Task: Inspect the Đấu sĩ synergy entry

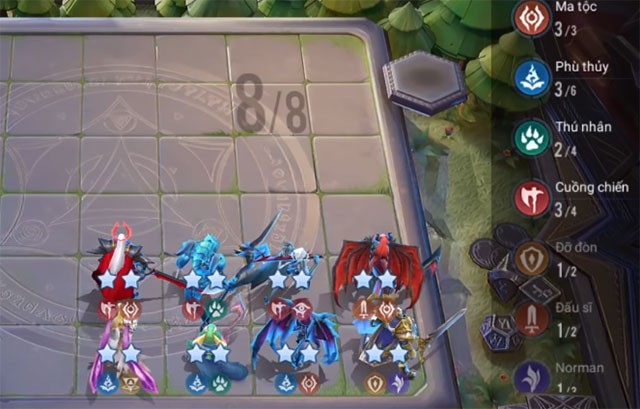Action: coord(532,320)
